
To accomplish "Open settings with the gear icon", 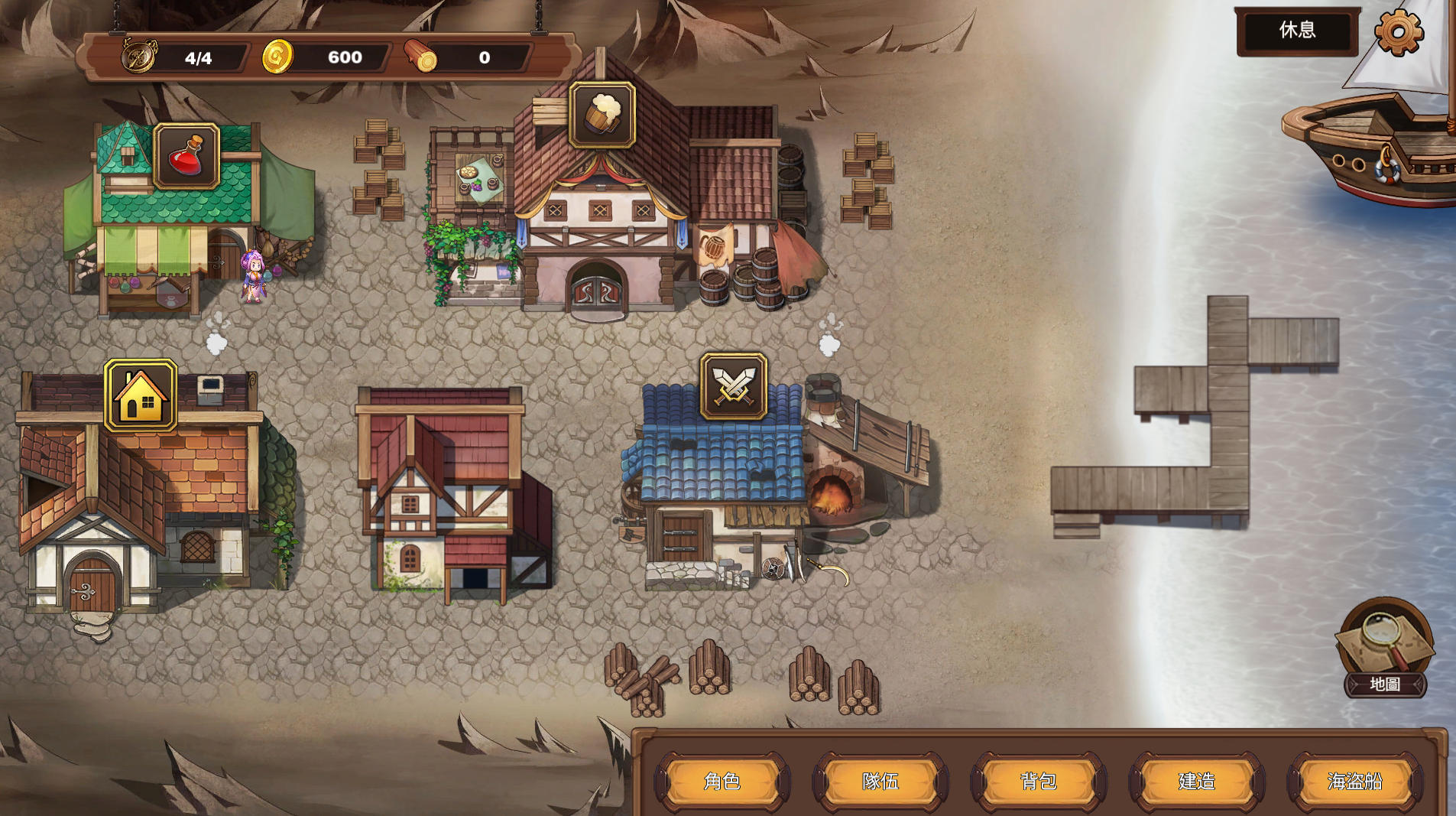I will click(x=1399, y=32).
